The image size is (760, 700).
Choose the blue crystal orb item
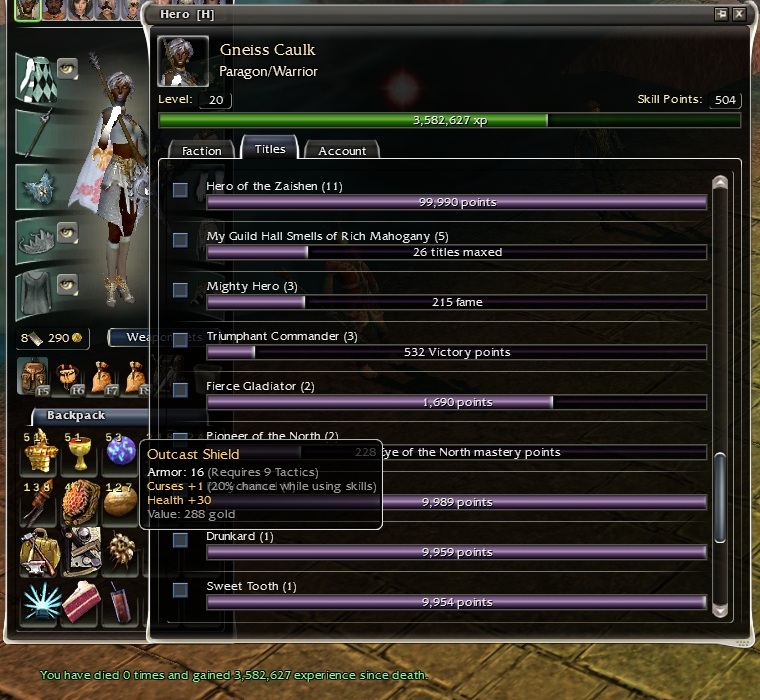tap(121, 453)
